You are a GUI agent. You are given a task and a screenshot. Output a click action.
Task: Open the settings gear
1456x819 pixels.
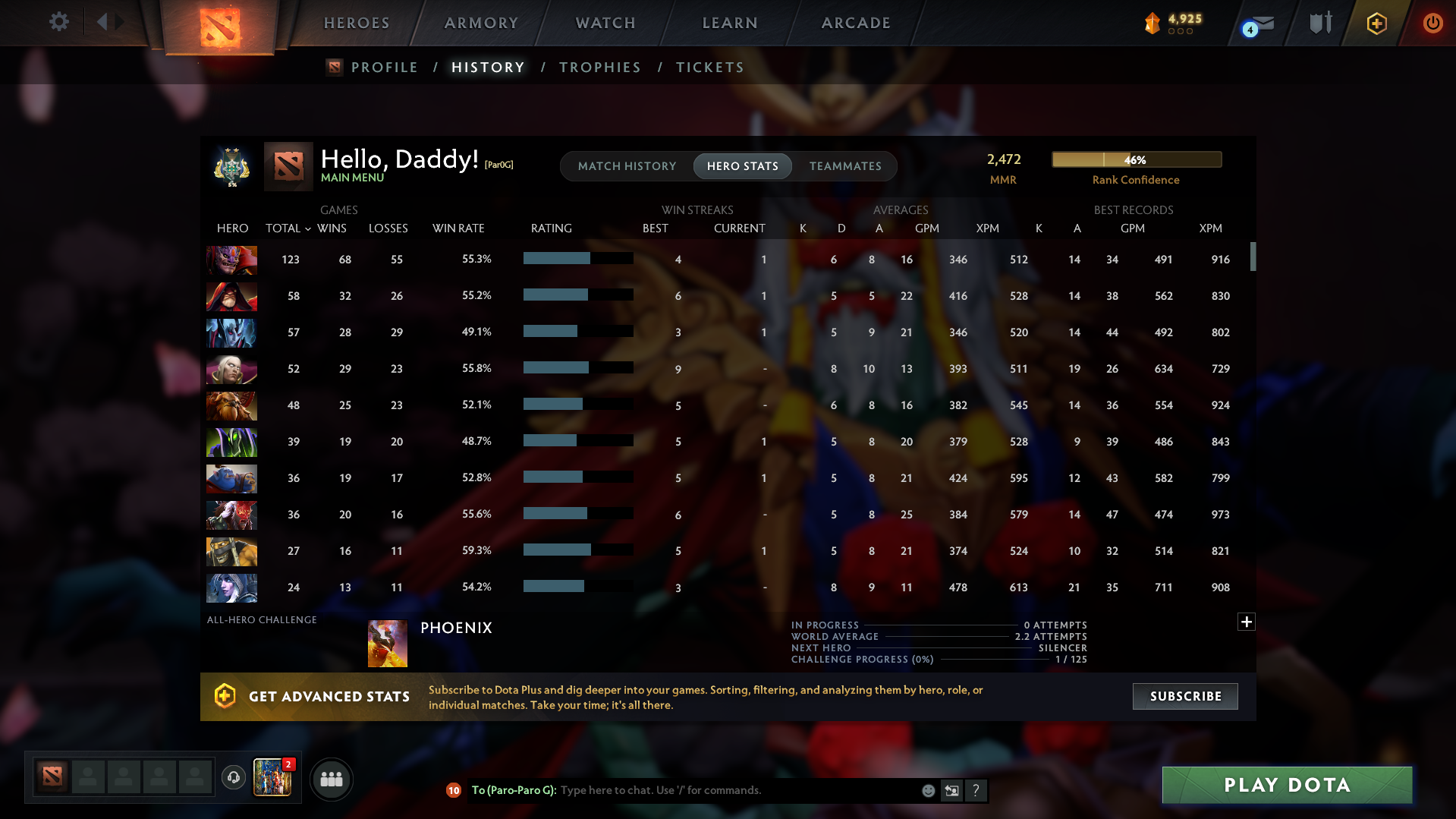[58, 22]
